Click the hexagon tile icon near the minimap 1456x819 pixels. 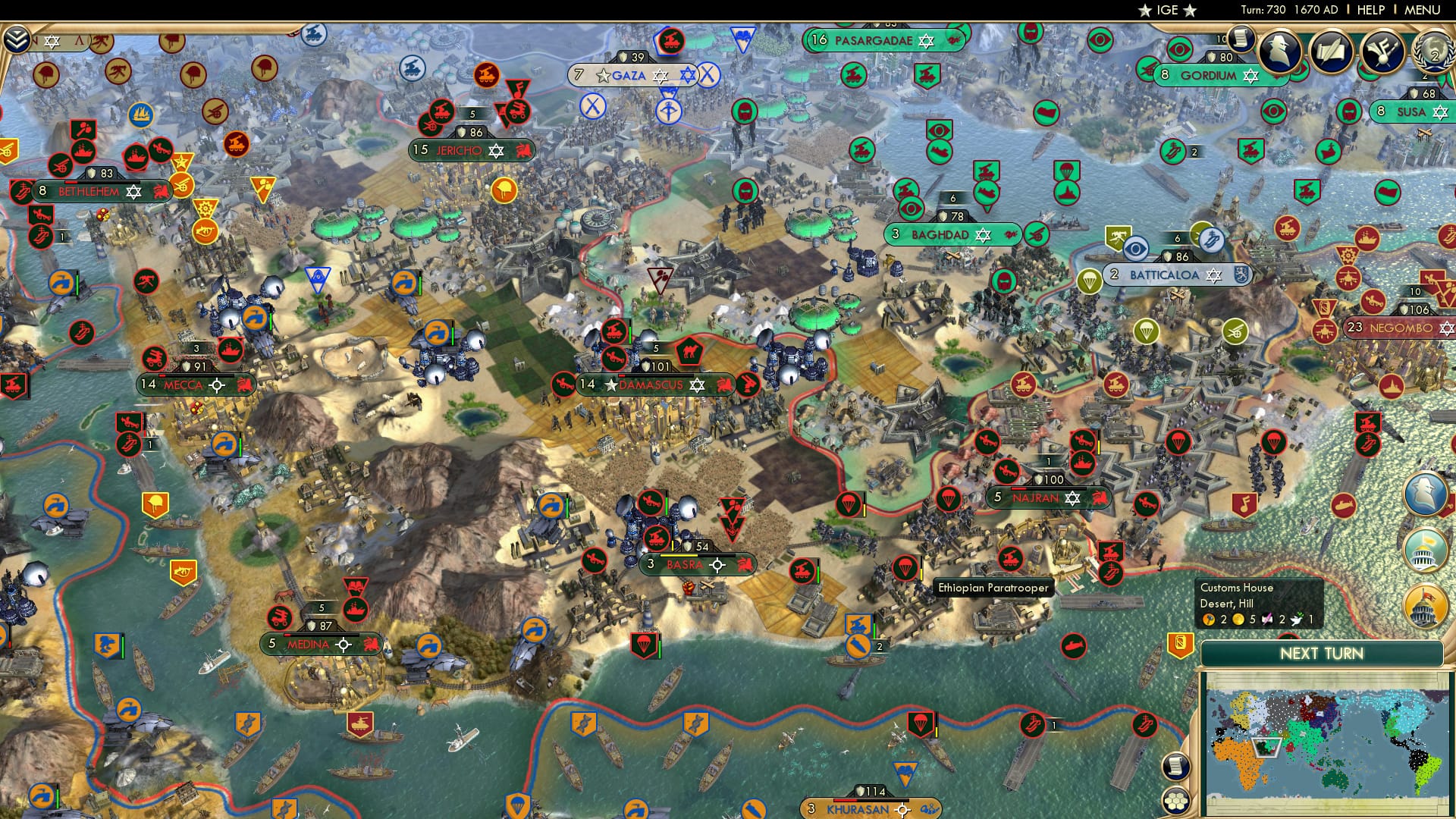[1177, 801]
